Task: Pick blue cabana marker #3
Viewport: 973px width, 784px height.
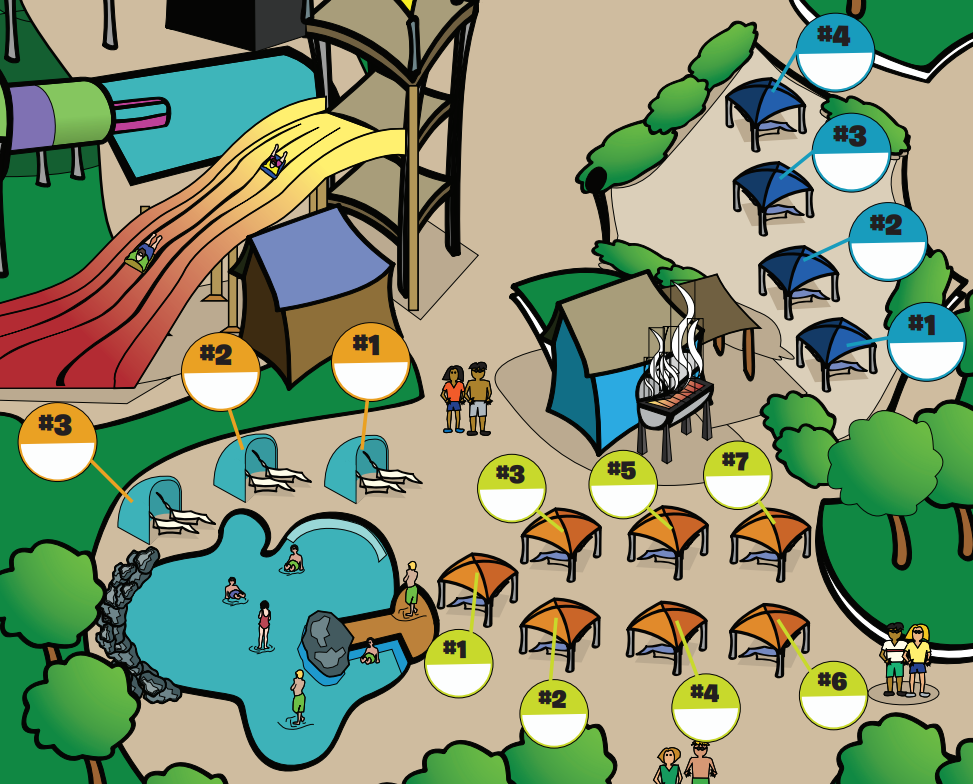Action: click(851, 152)
